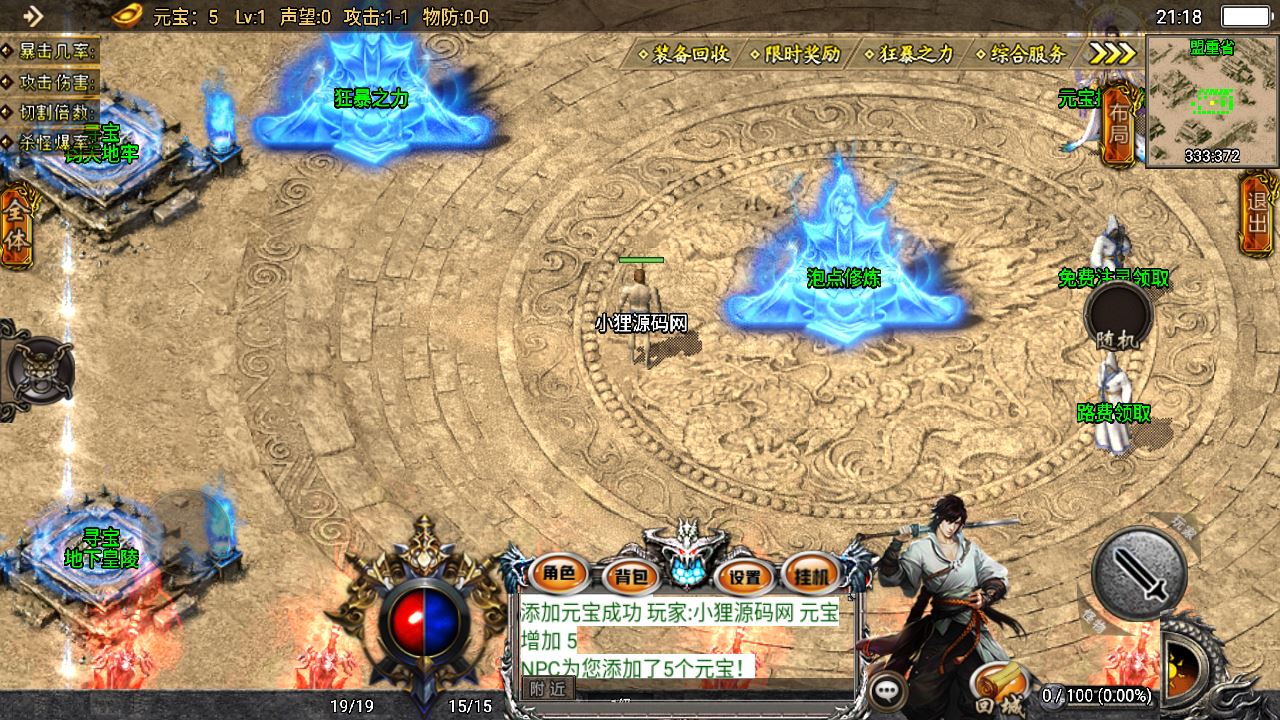Switch to the 附近 nearby chat channel
1280x720 pixels.
pos(548,688)
